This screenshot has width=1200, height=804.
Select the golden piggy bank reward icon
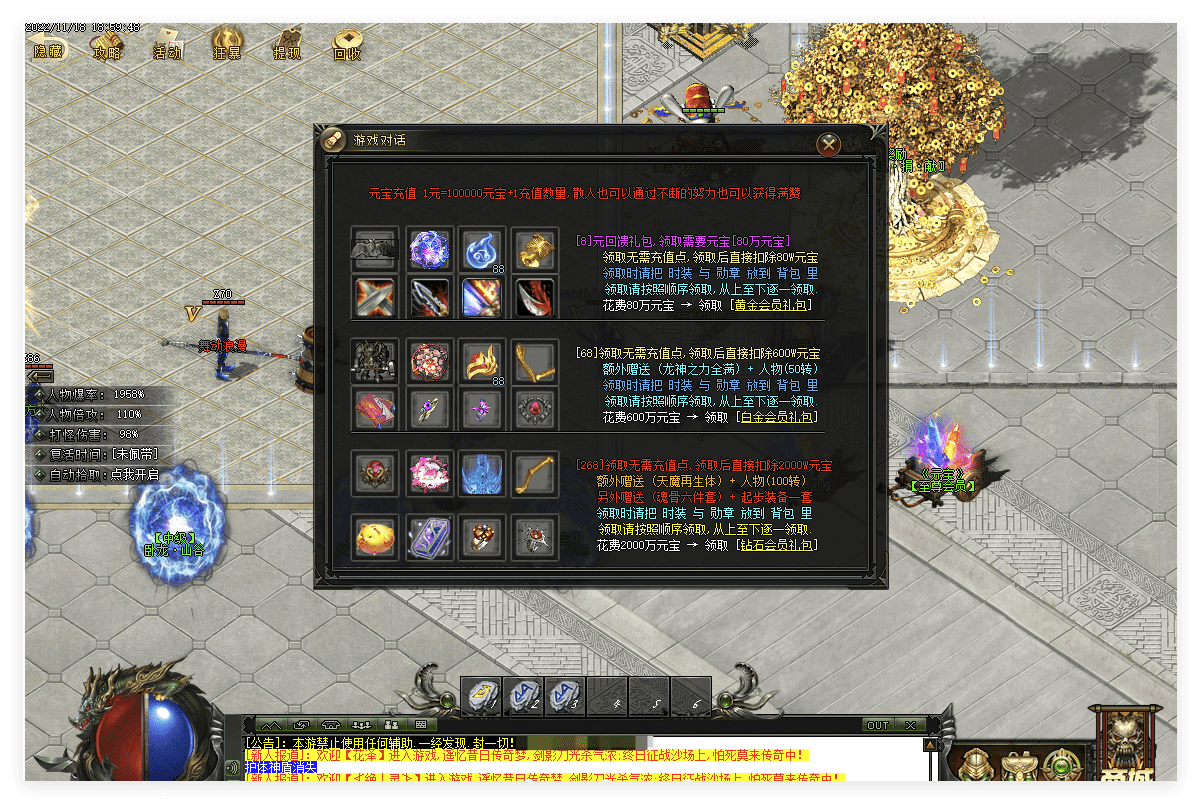coord(375,537)
